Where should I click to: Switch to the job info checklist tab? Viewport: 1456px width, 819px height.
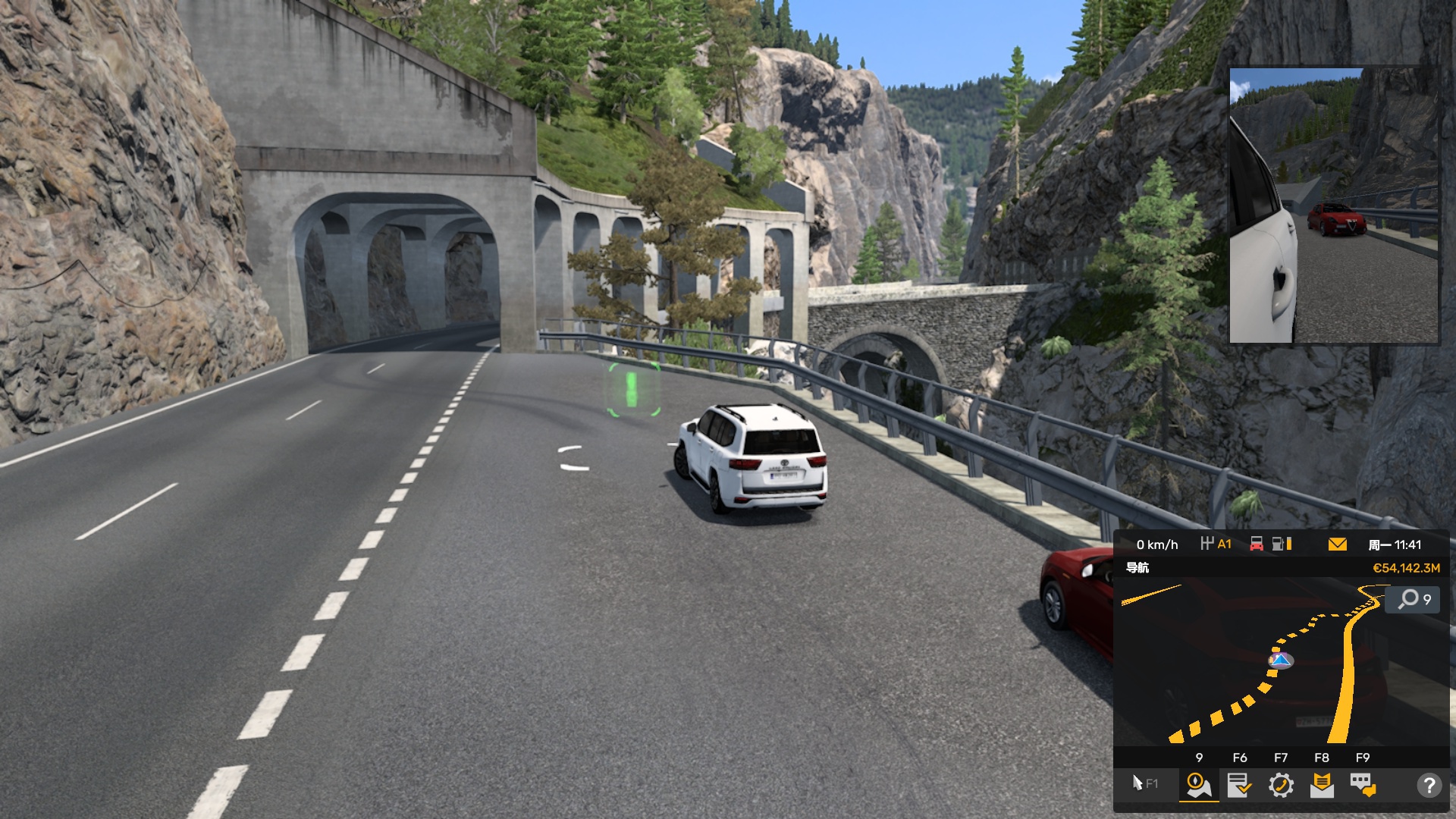click(x=1240, y=785)
